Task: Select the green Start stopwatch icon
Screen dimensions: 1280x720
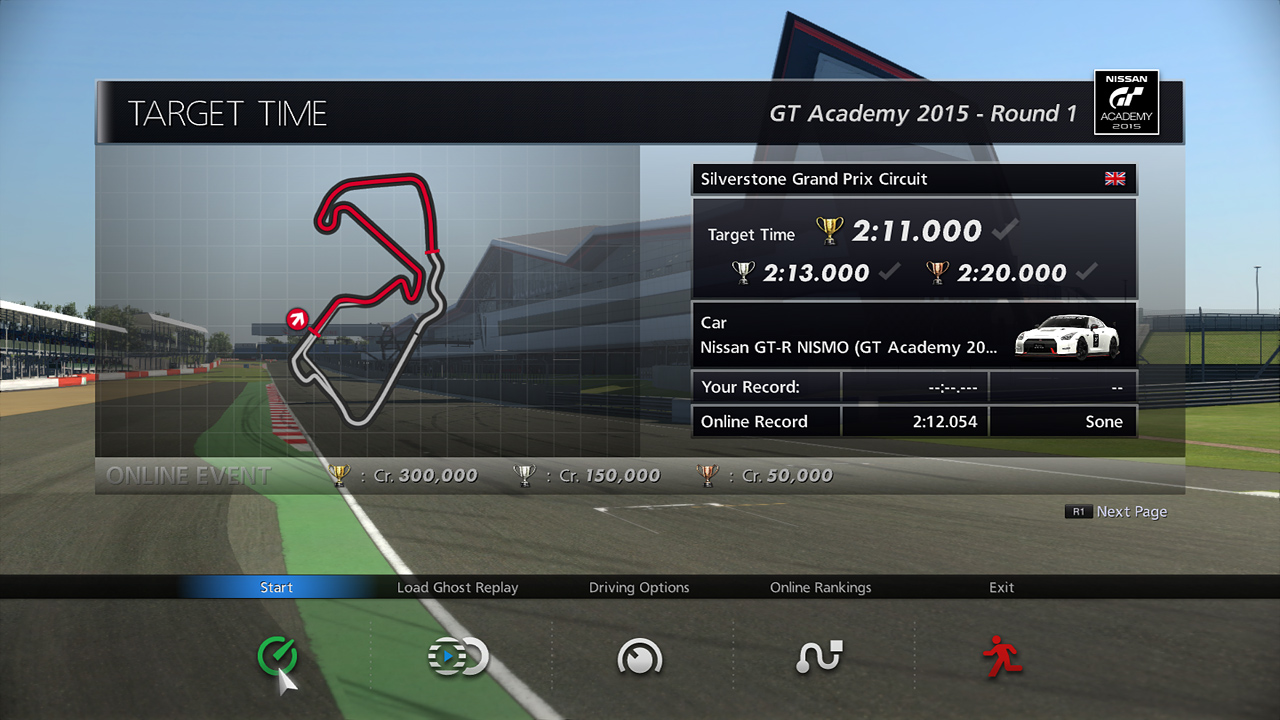Action: 276,657
